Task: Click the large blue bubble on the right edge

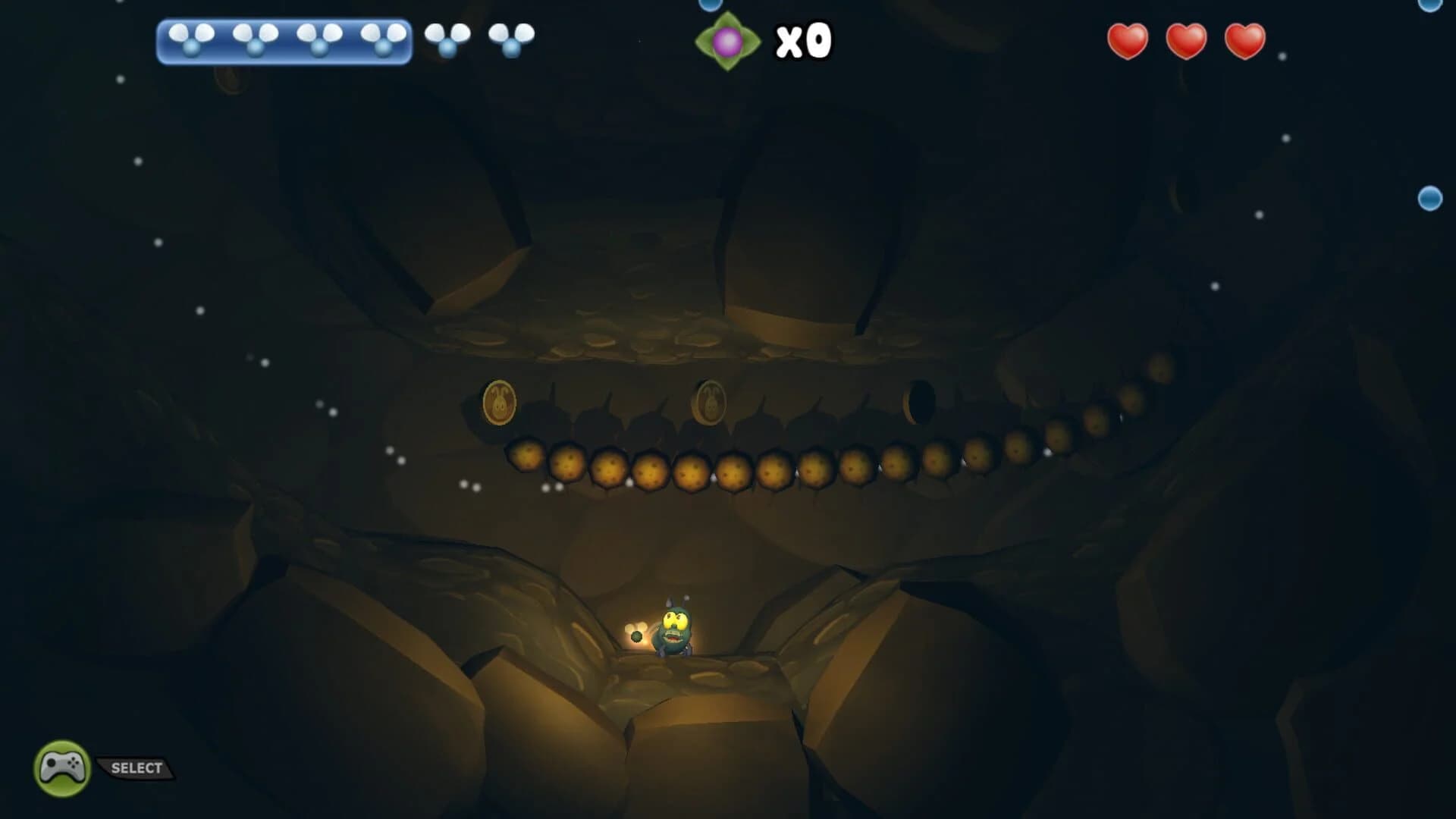Action: [1429, 197]
